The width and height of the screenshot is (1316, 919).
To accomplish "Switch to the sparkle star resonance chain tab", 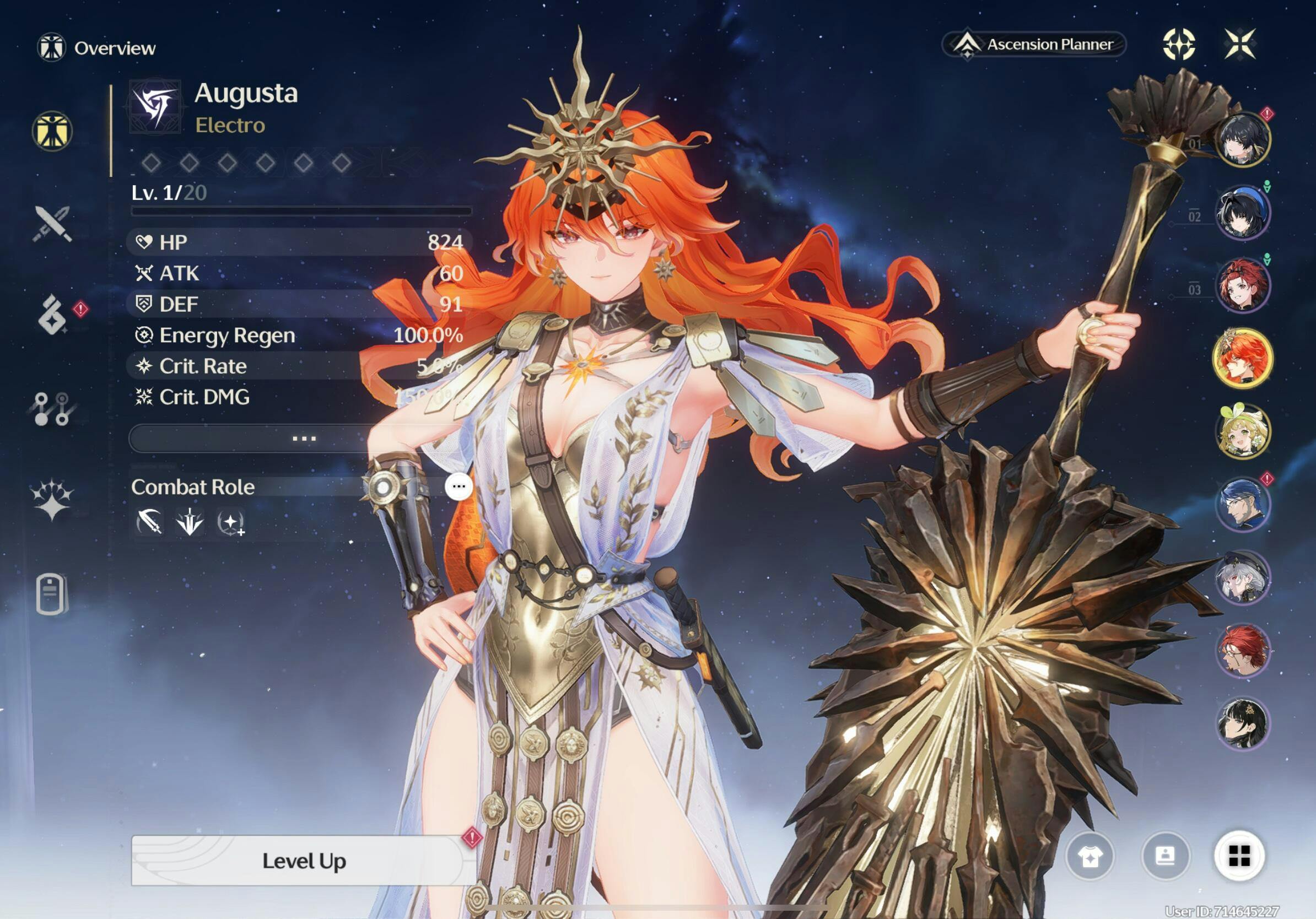I will click(x=52, y=500).
